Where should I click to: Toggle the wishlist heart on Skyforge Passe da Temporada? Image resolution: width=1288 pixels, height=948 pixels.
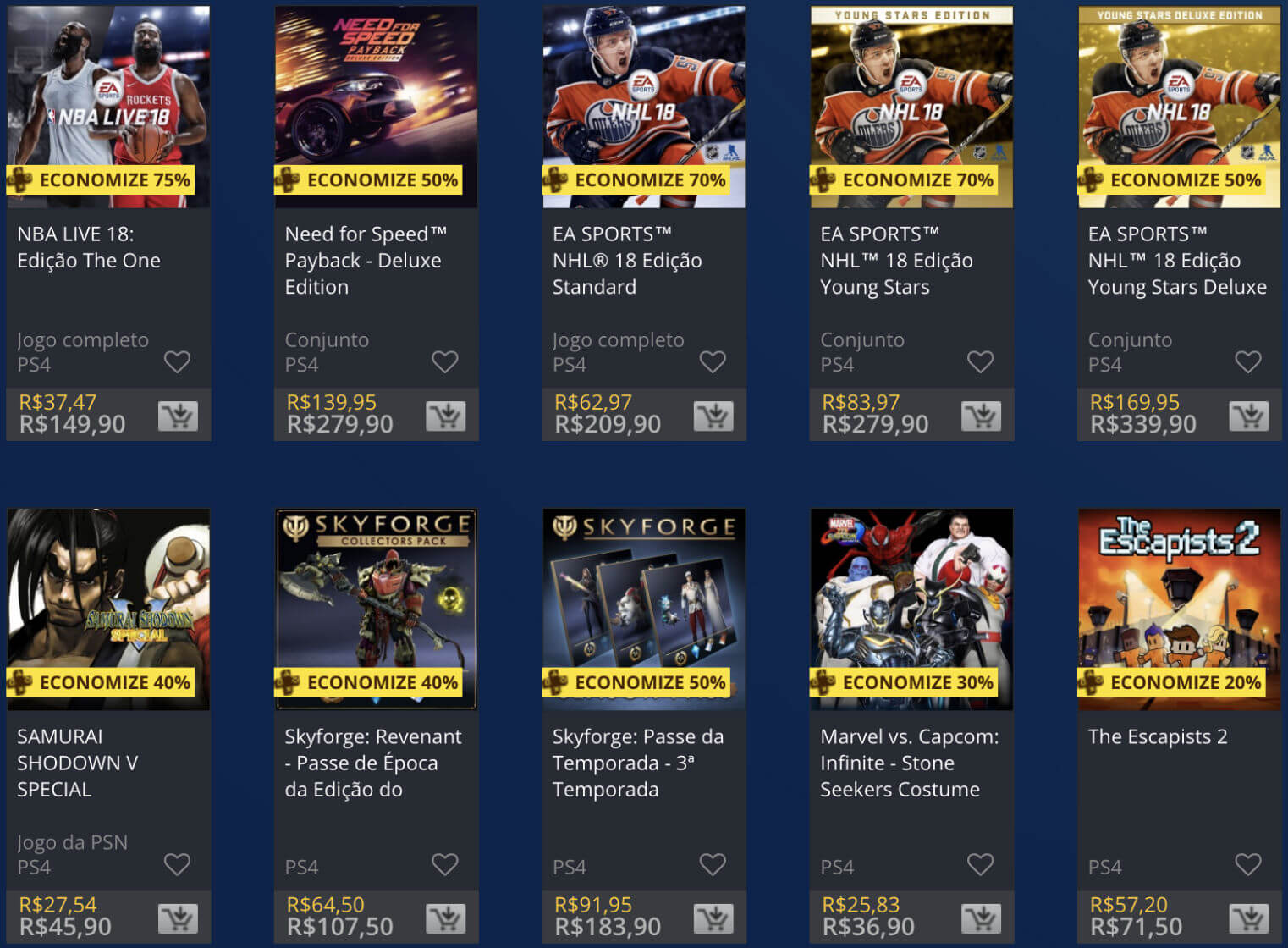click(x=713, y=864)
